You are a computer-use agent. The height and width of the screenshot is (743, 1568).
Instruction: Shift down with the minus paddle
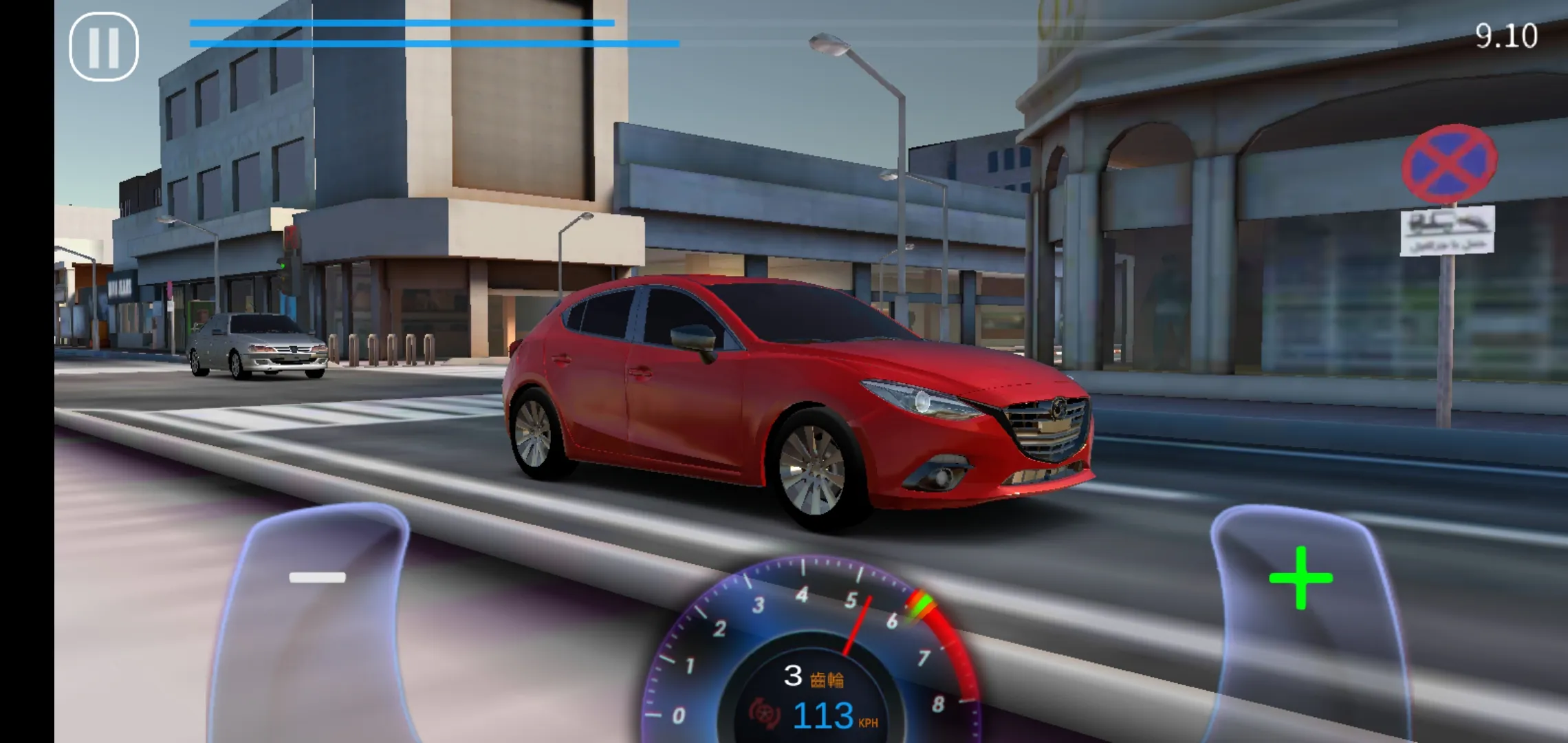click(317, 578)
